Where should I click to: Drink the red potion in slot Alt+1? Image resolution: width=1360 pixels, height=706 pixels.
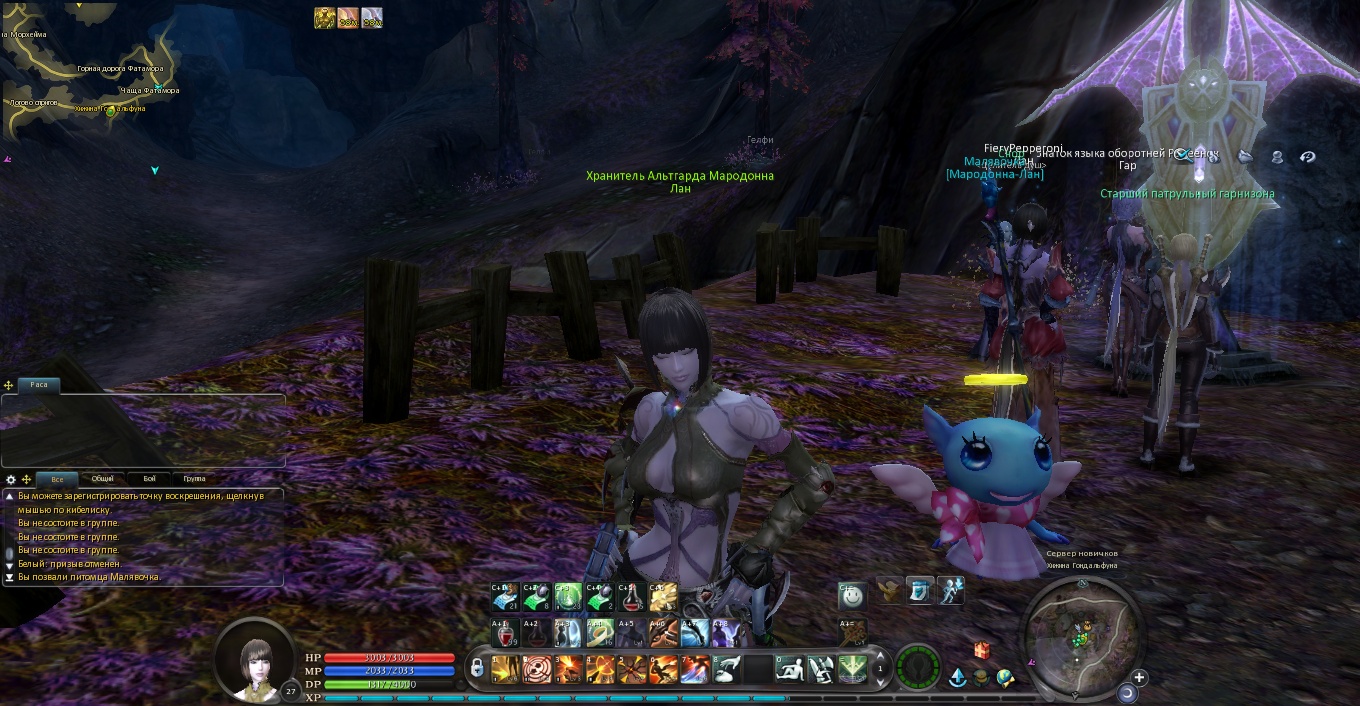505,633
